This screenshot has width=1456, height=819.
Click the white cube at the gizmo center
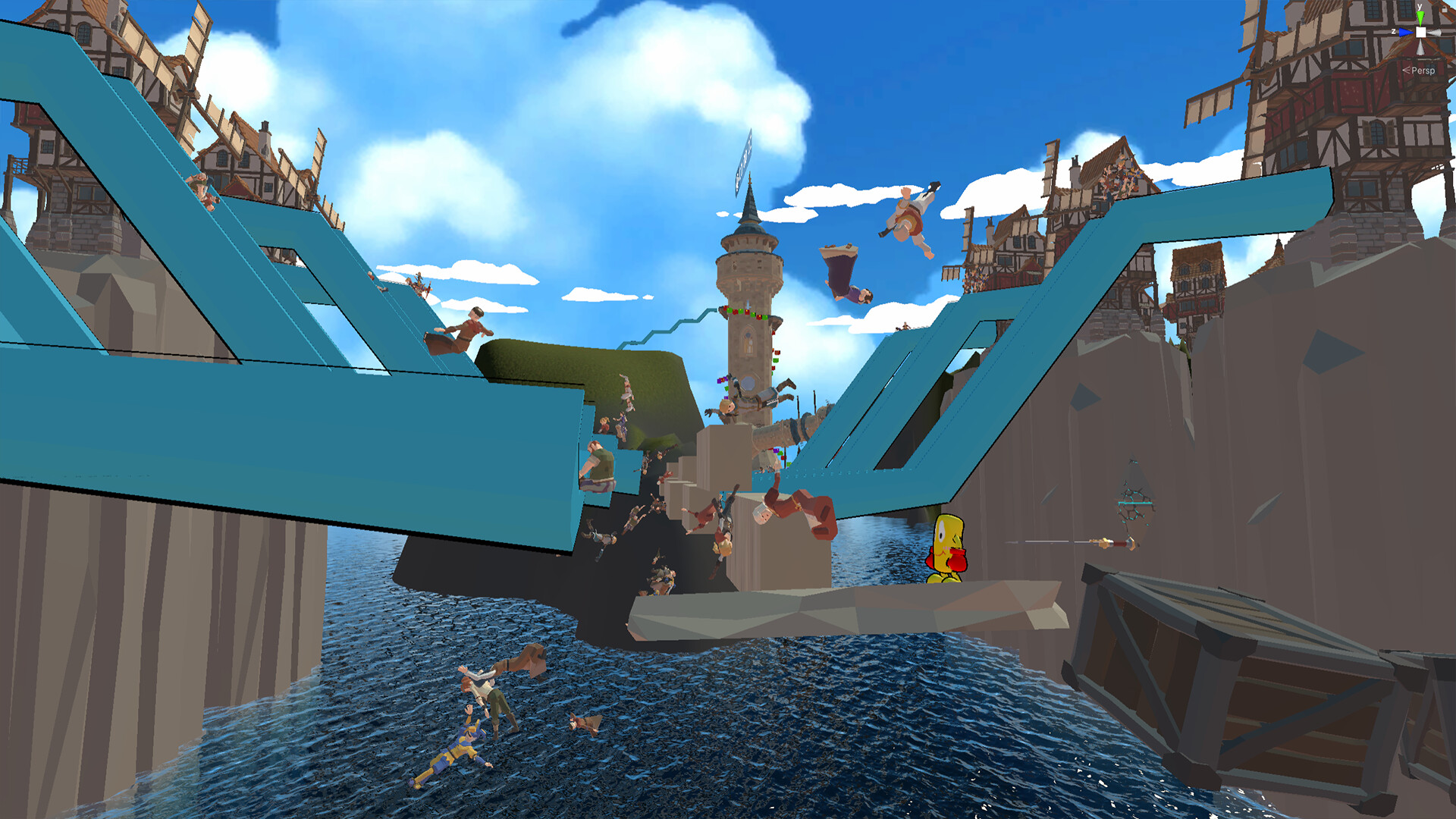point(1420,32)
